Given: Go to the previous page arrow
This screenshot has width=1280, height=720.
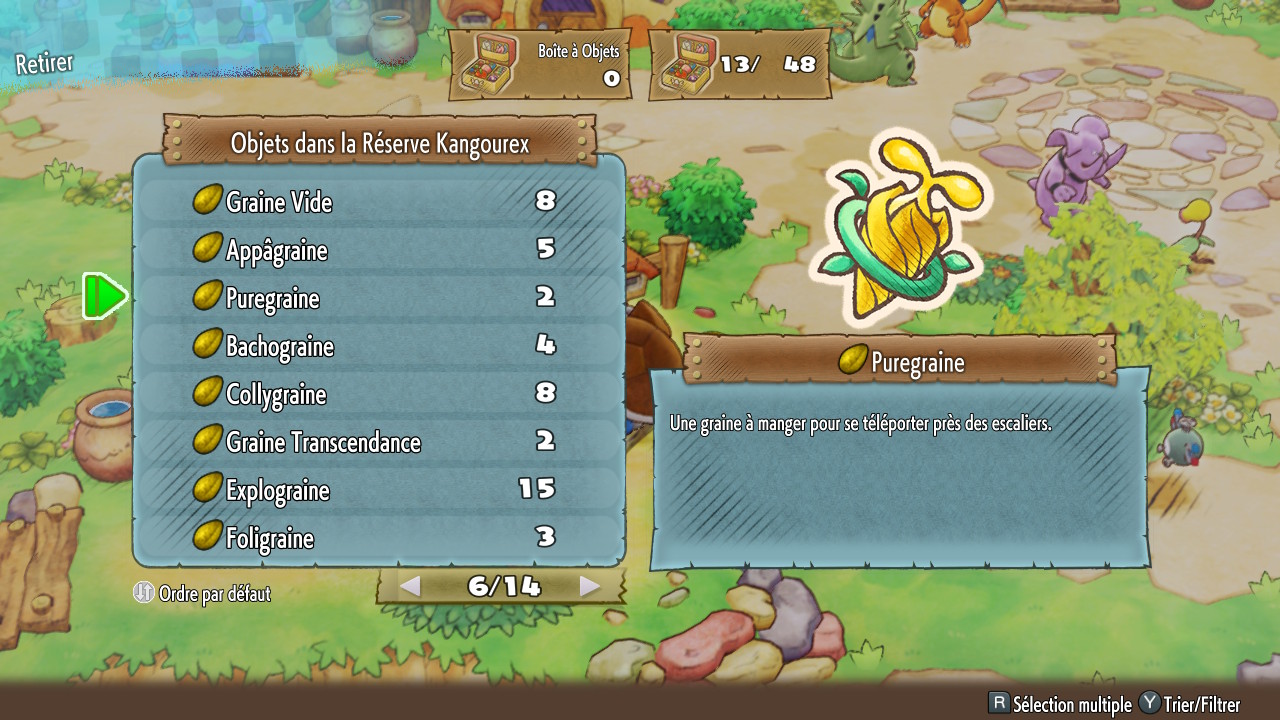Looking at the screenshot, I should 409,587.
